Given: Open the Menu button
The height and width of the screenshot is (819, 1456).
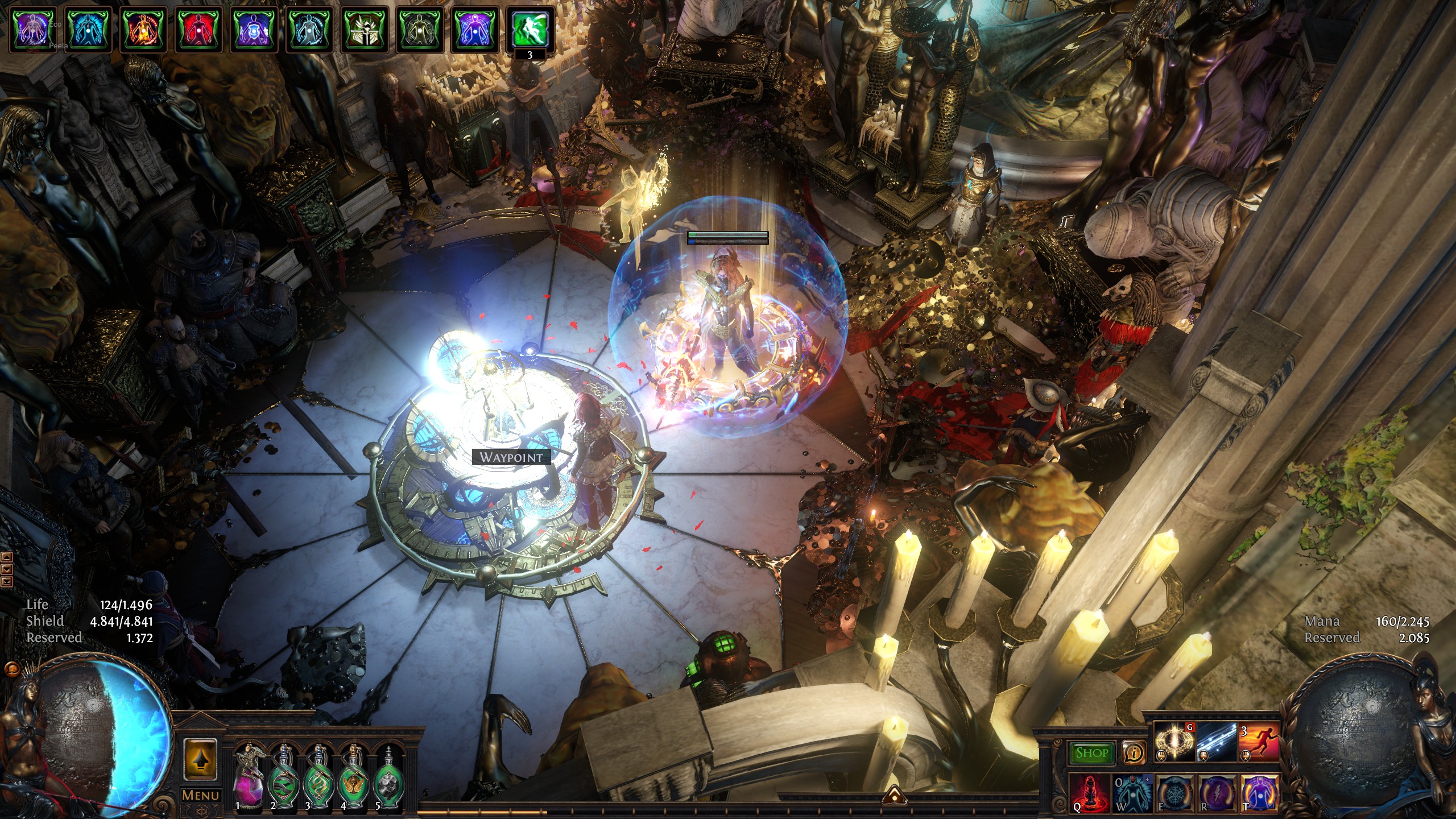Looking at the screenshot, I should (x=200, y=795).
